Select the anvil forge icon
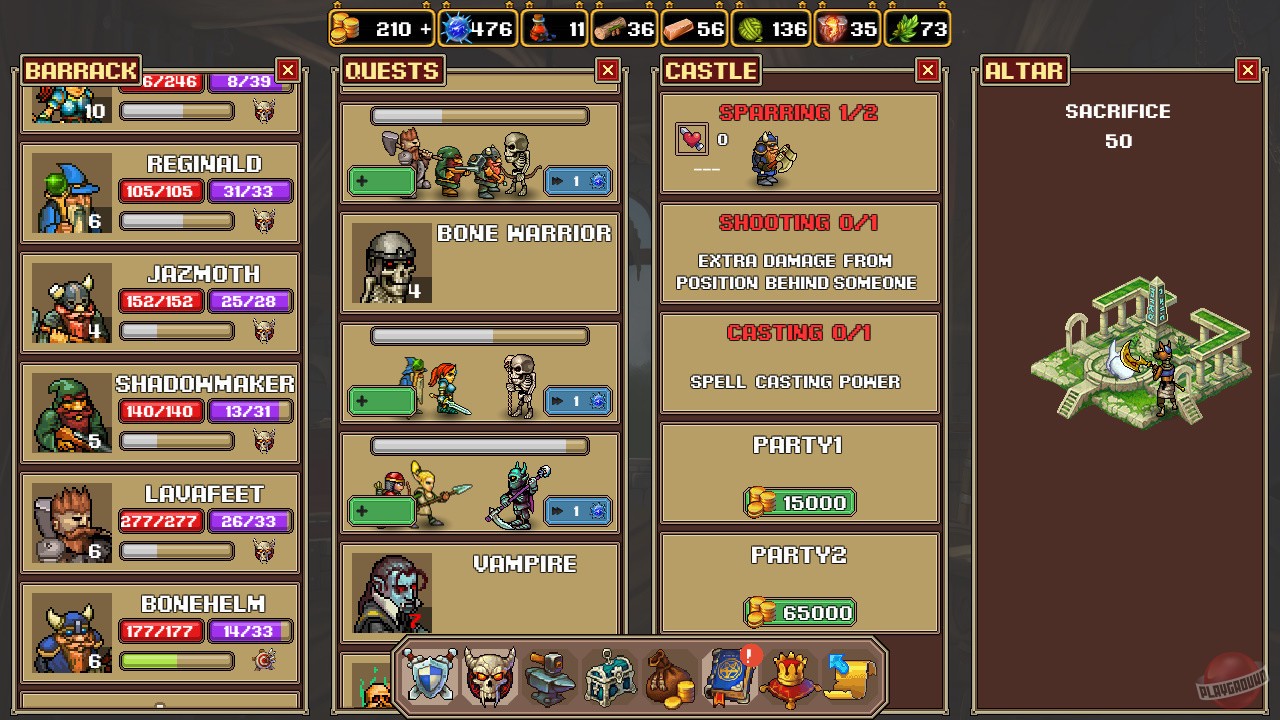 [x=550, y=676]
